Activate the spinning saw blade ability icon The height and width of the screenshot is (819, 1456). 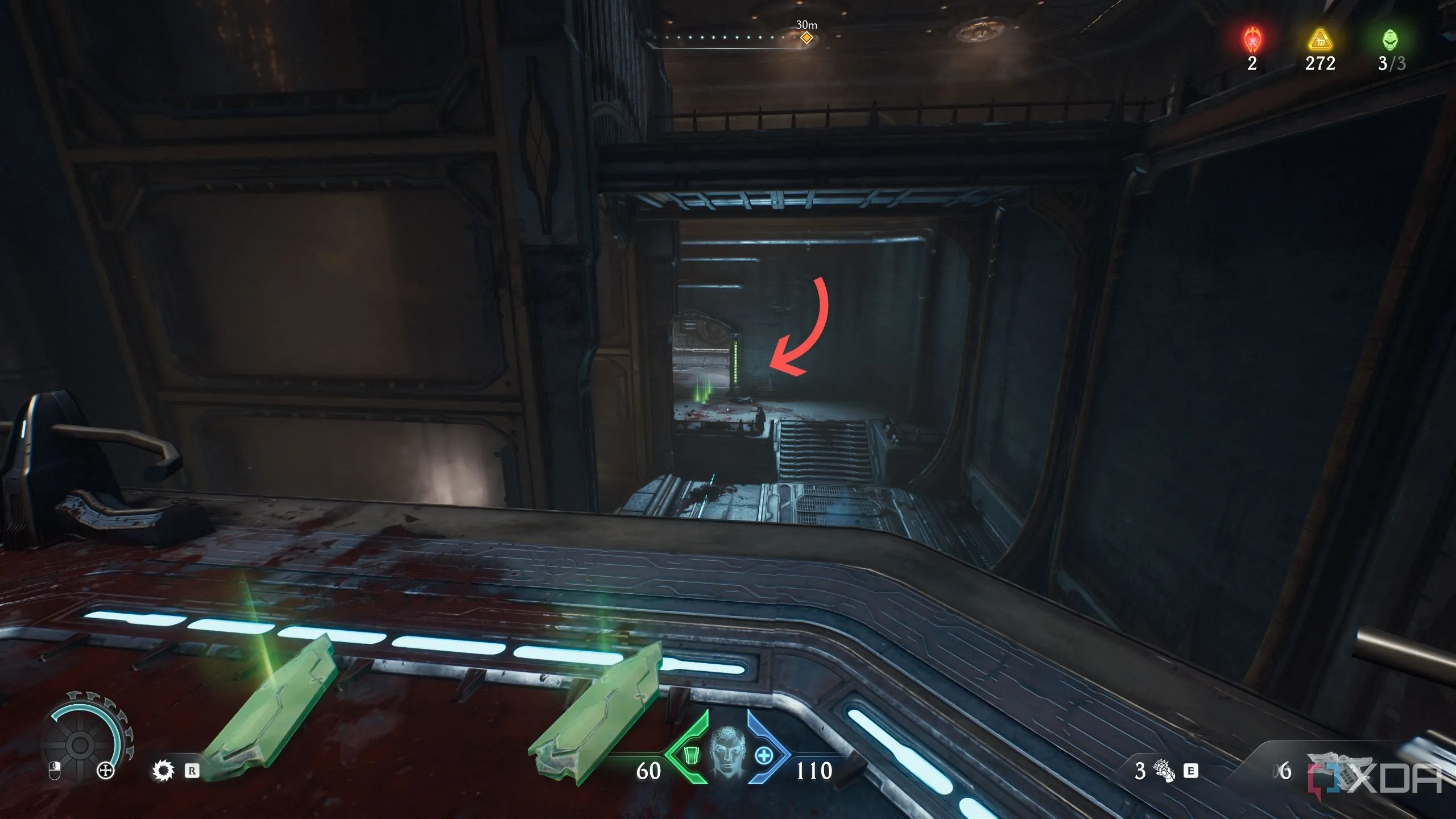(x=164, y=771)
